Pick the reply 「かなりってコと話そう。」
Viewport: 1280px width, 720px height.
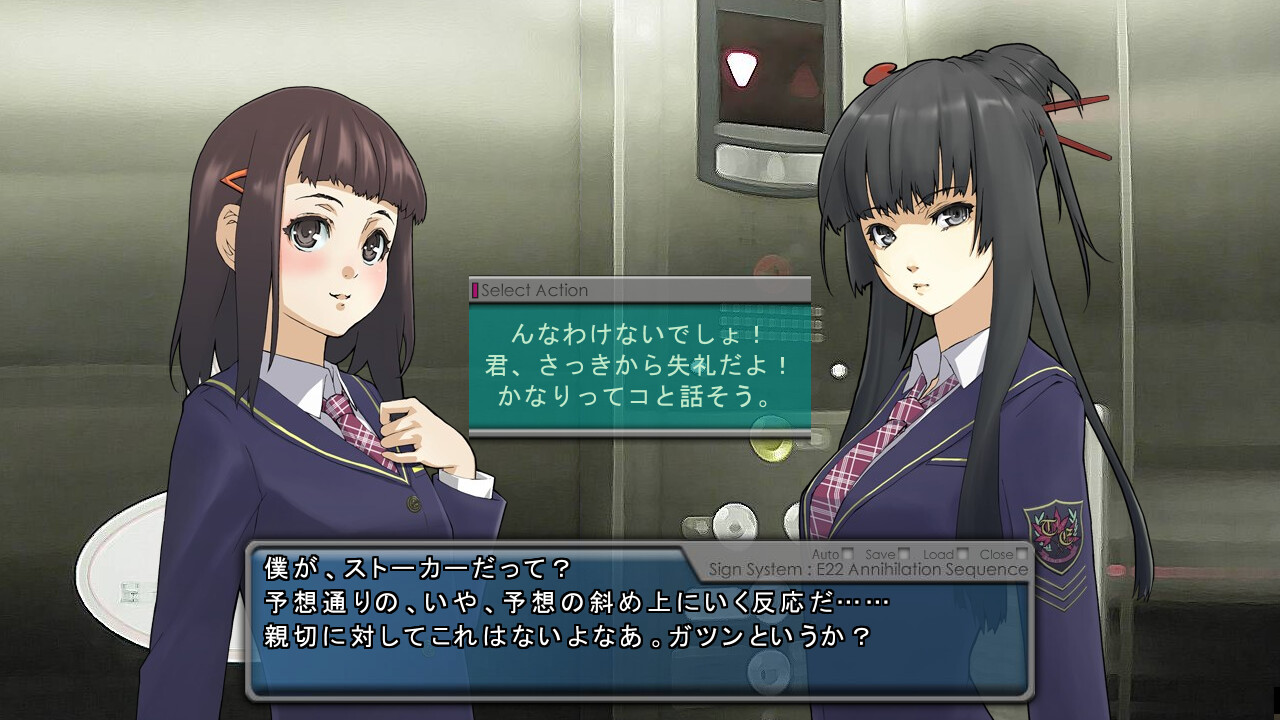click(639, 396)
